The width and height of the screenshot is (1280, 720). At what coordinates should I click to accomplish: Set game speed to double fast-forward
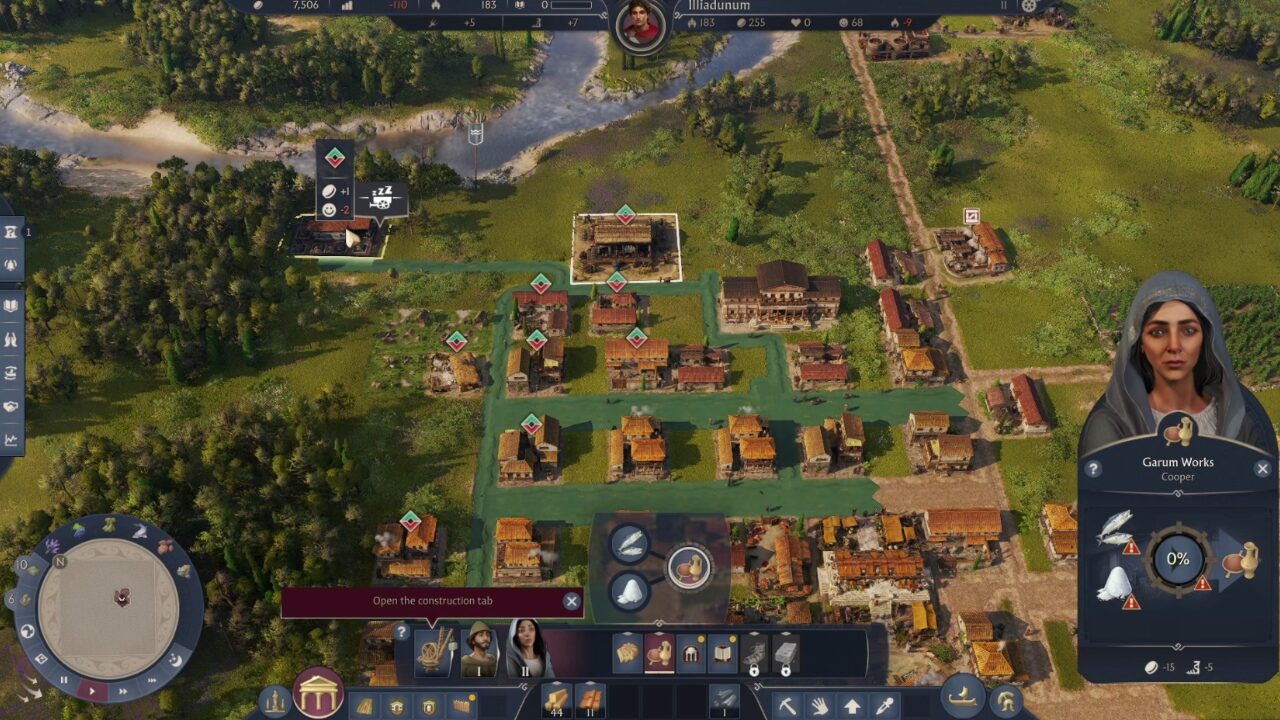point(124,689)
